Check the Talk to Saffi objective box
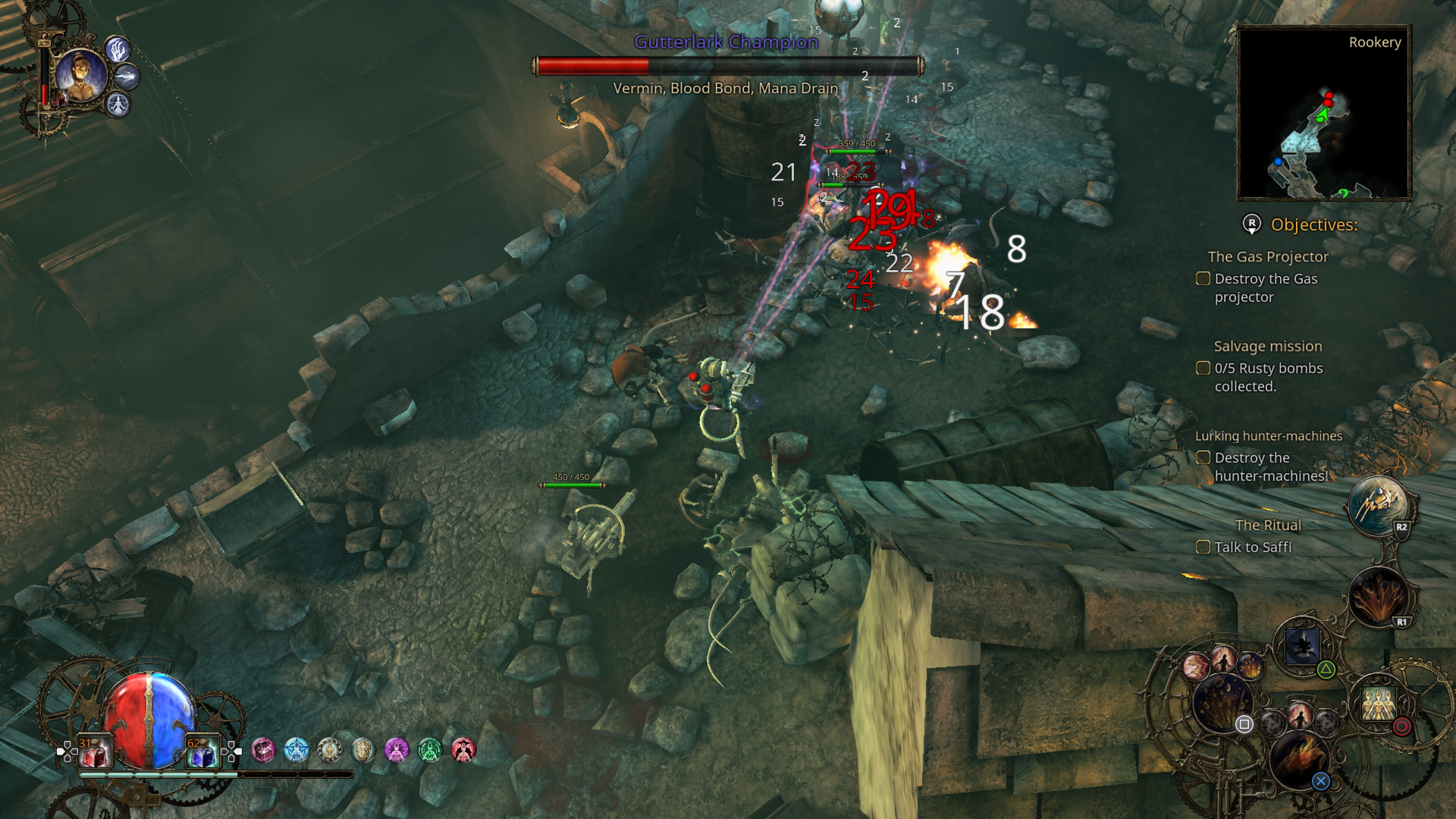1456x819 pixels. 1203,547
